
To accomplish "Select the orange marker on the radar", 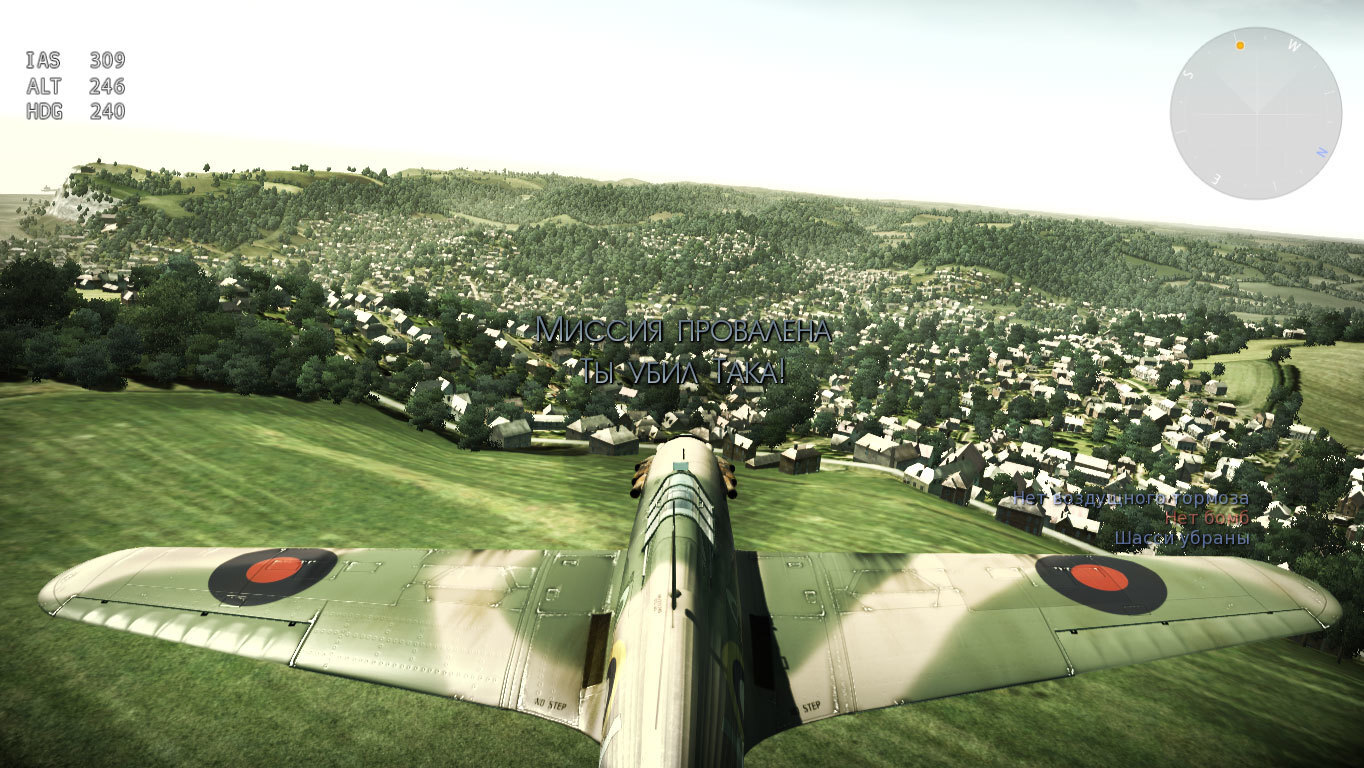I will (1240, 45).
